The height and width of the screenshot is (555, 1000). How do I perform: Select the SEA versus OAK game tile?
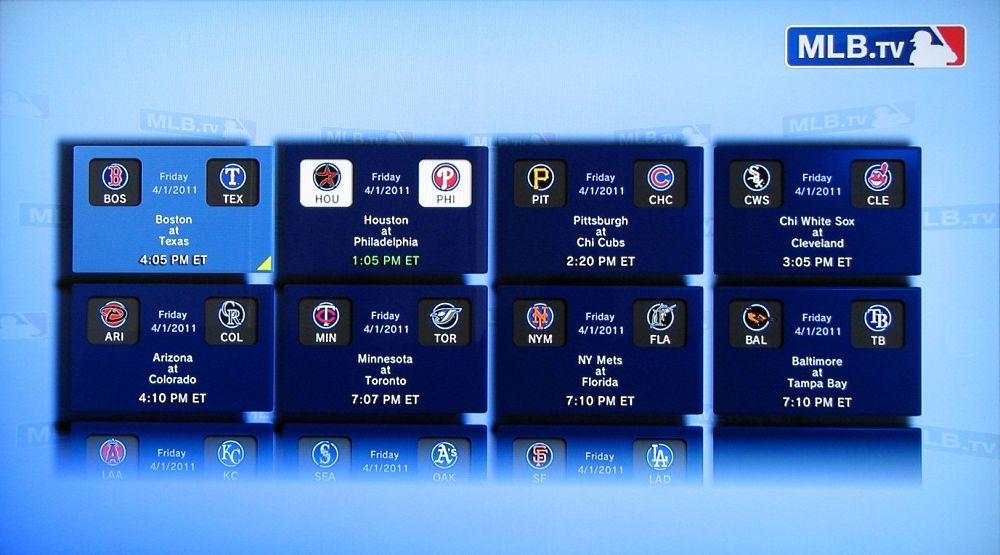click(x=385, y=456)
